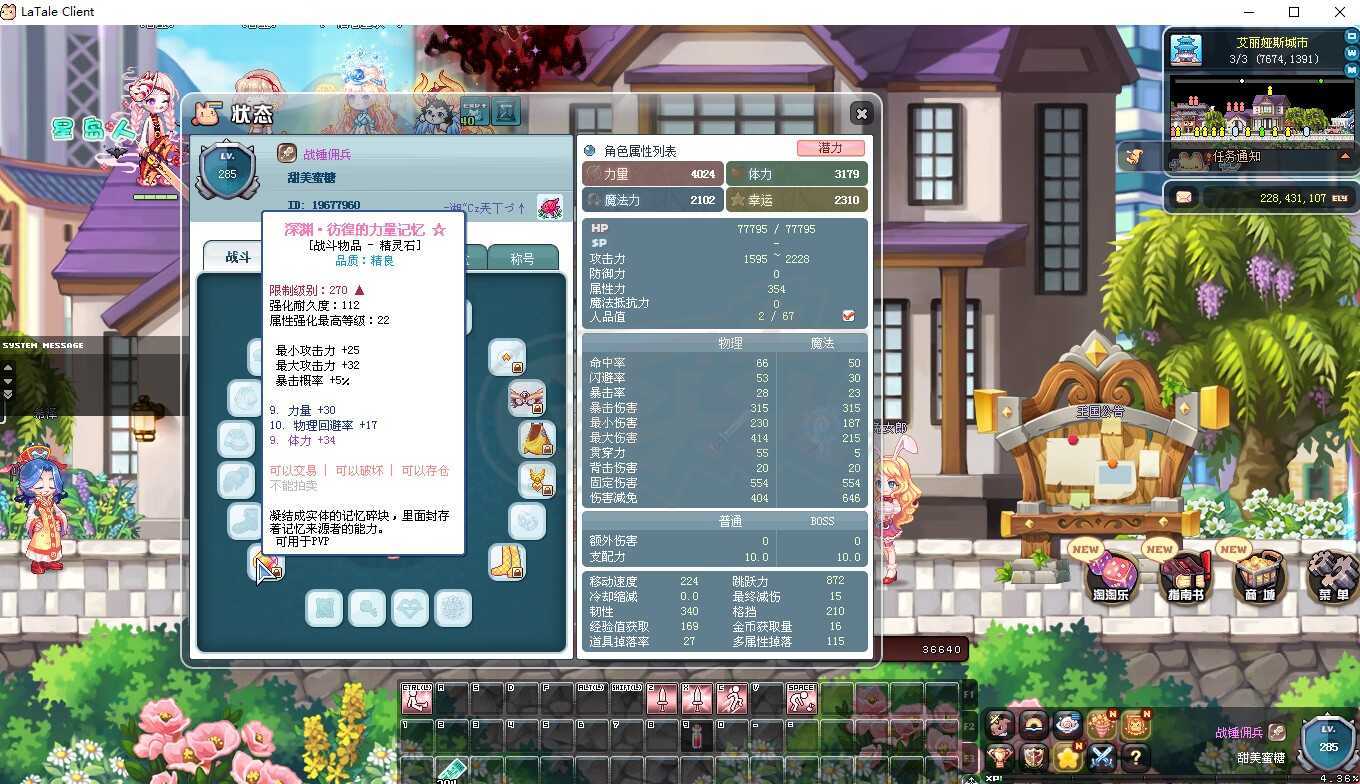Switch to the 称号 title tab
Viewport: 1360px width, 784px height.
(x=523, y=257)
